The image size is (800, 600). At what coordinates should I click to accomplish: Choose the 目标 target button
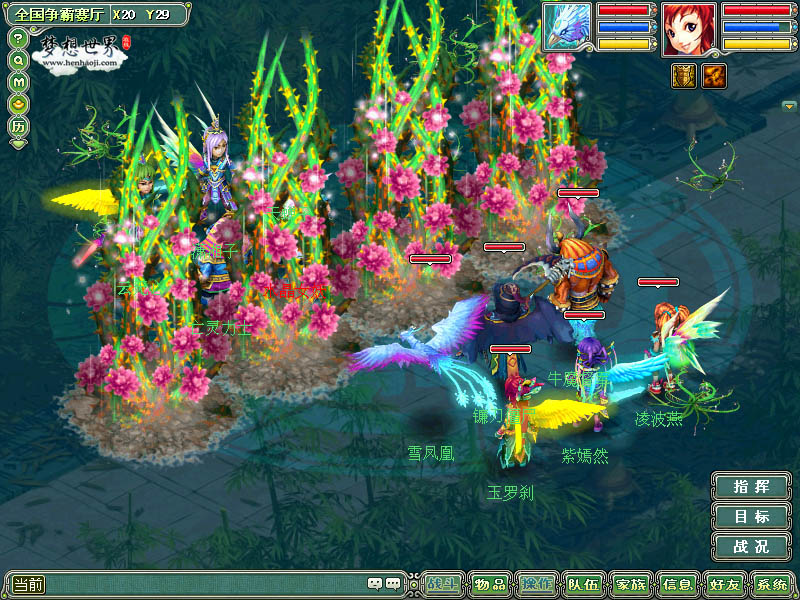[751, 517]
